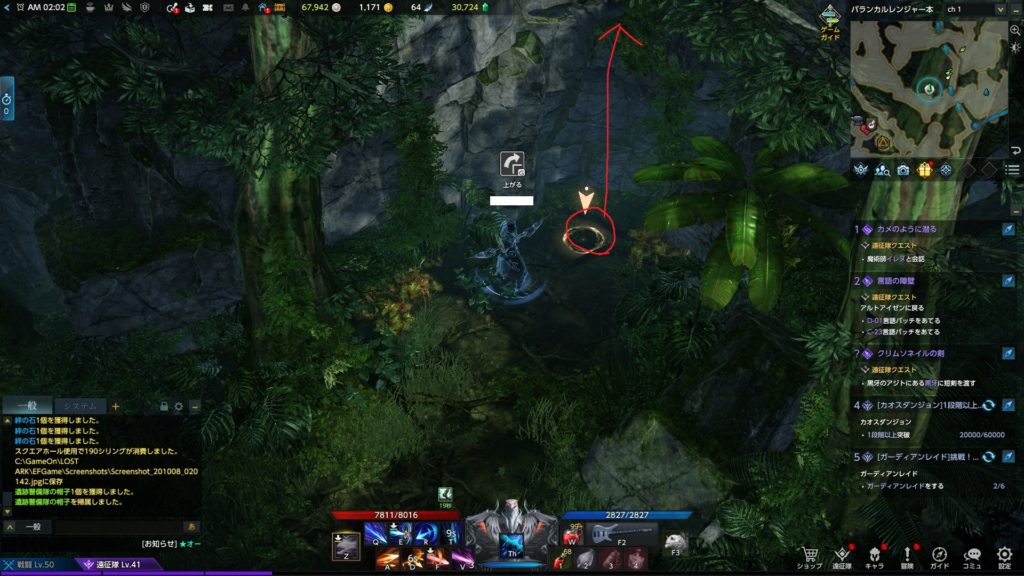Open the ゲームガイド game guide icon
The width and height of the screenshot is (1024, 576).
830,20
